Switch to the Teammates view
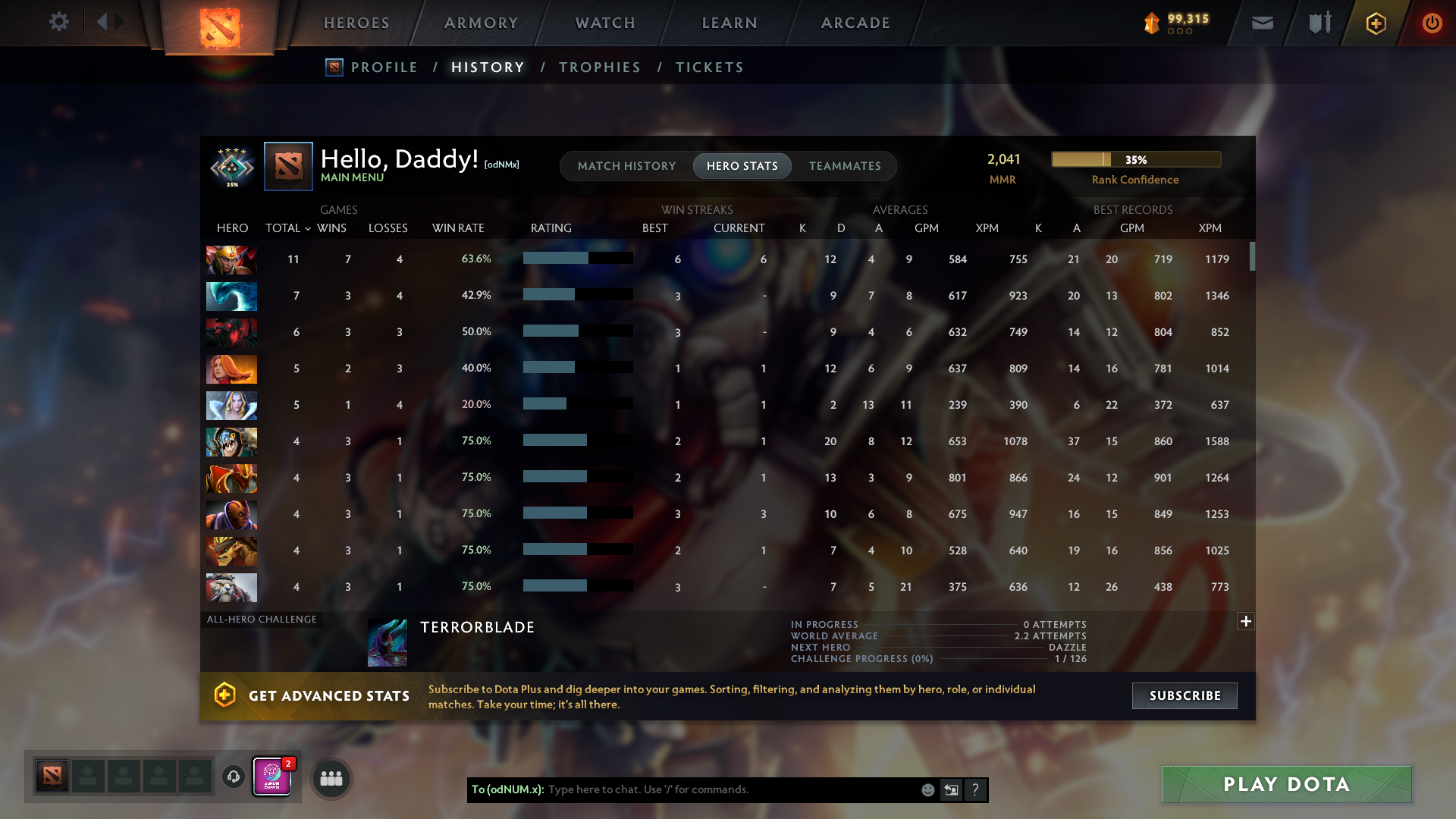This screenshot has height=819, width=1456. coord(845,165)
